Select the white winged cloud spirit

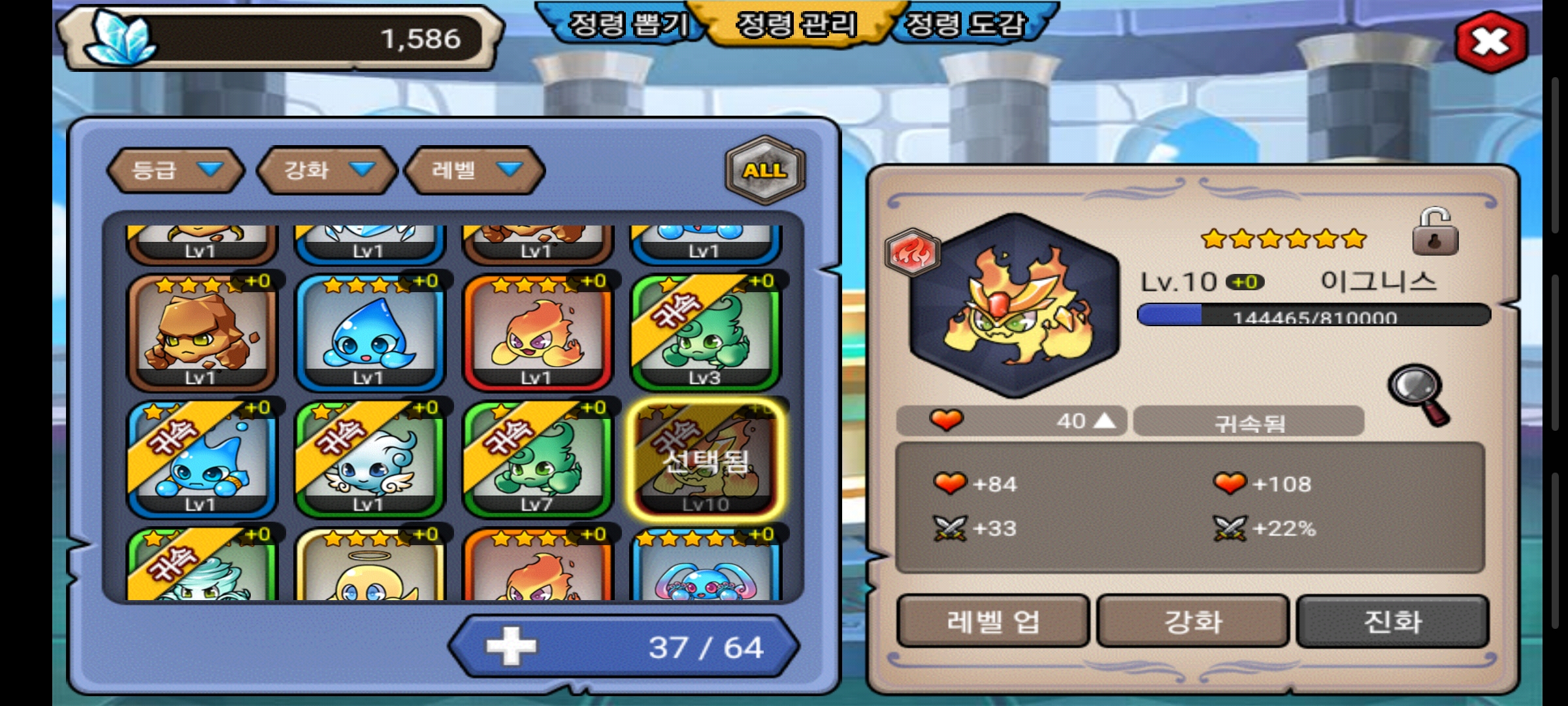(369, 459)
